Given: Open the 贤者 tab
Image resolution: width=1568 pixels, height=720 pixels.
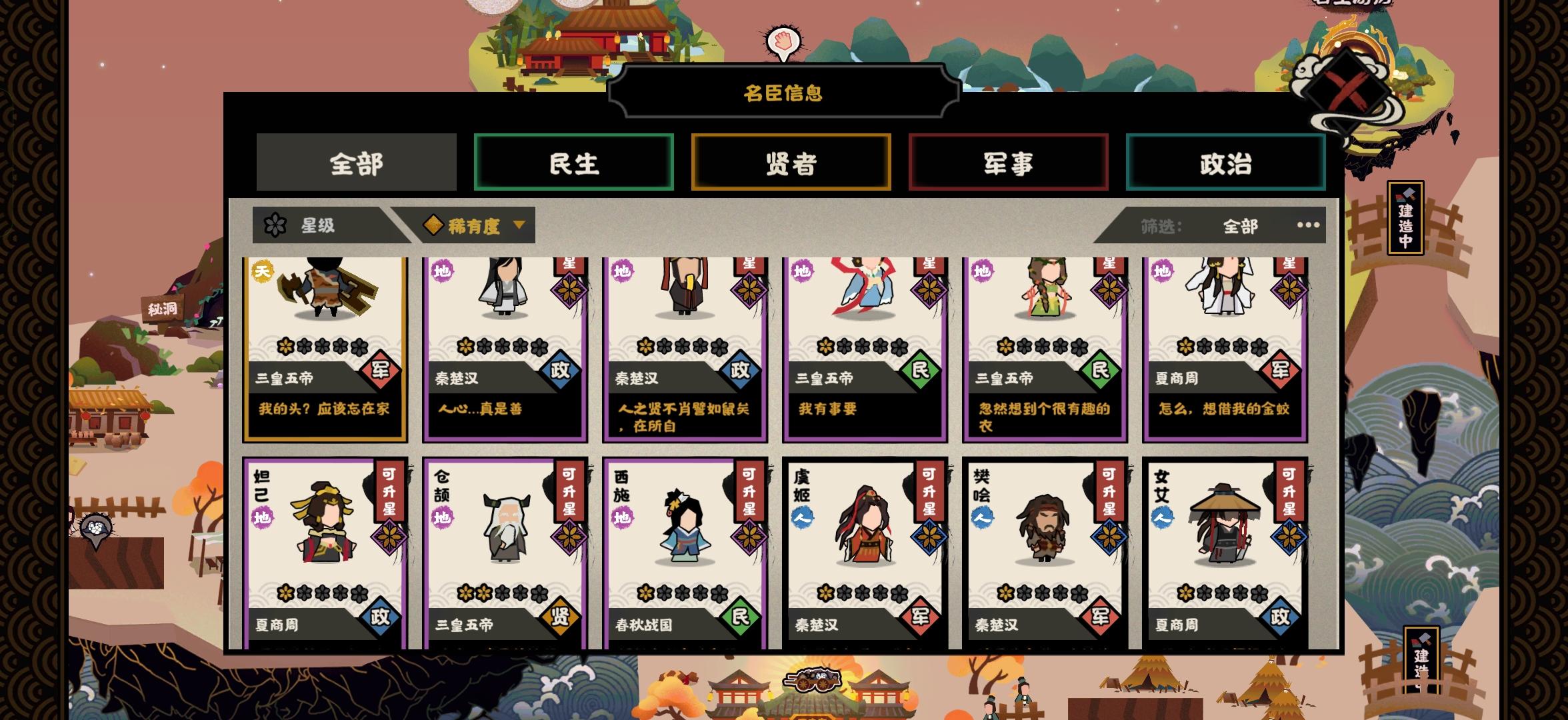Looking at the screenshot, I should [791, 162].
